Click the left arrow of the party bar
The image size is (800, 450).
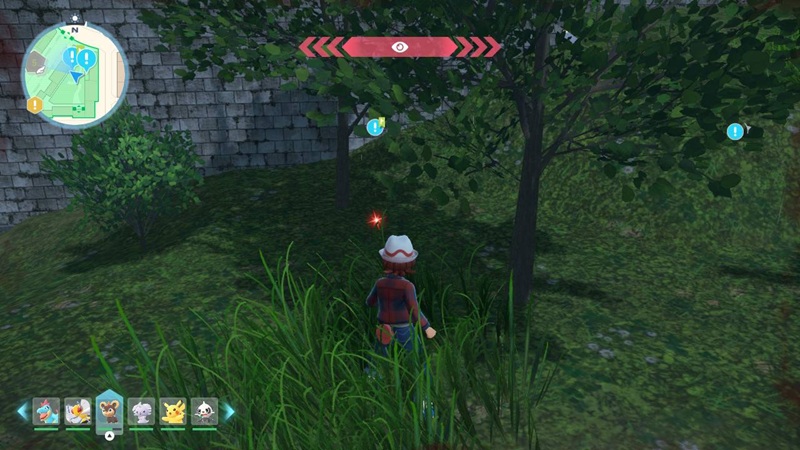point(22,411)
